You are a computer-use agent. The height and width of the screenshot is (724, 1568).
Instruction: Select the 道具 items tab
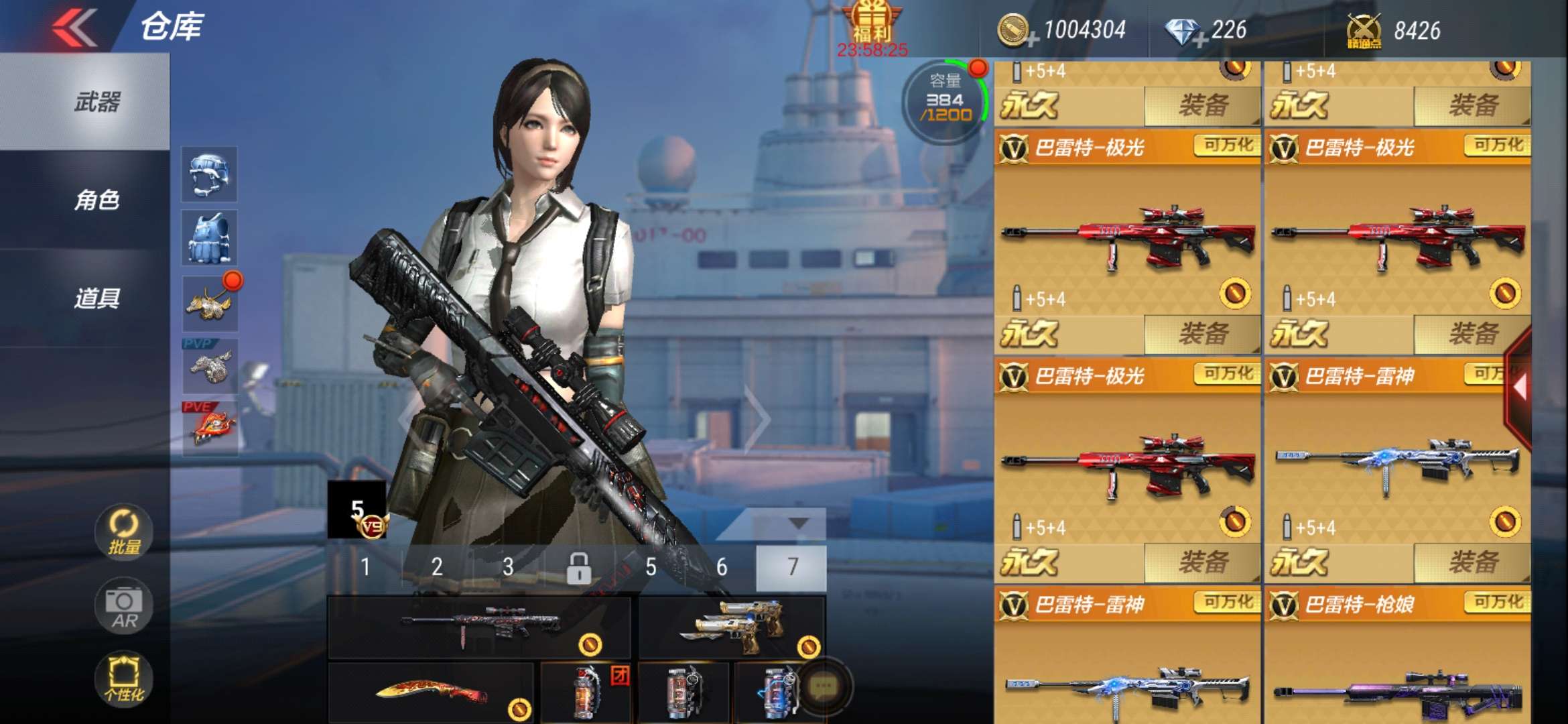coord(97,298)
